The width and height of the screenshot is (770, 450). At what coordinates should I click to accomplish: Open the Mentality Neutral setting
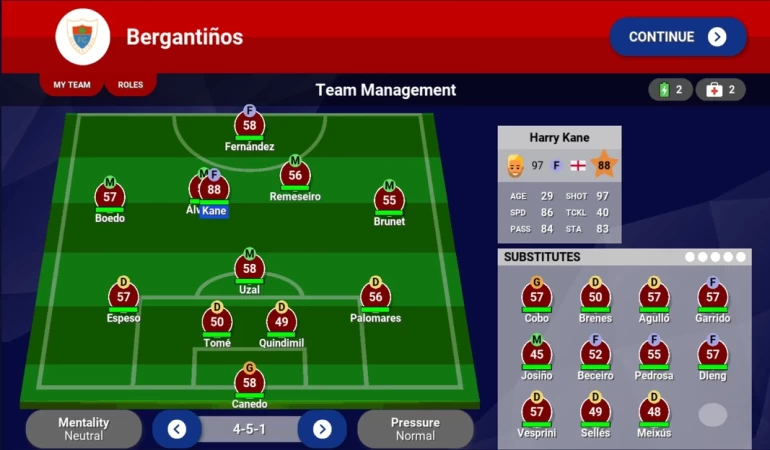pos(84,429)
